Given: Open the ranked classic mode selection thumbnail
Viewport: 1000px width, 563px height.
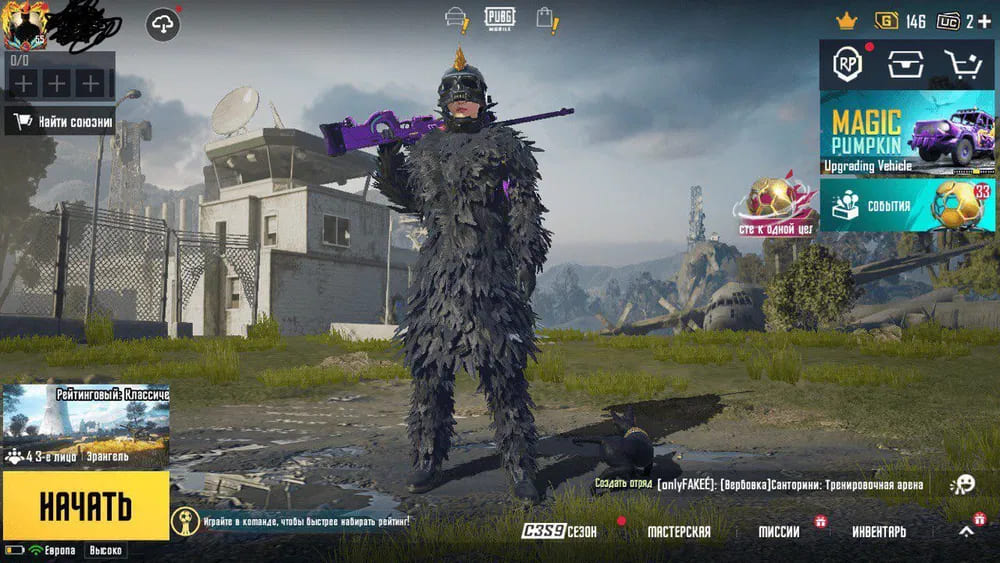Looking at the screenshot, I should pyautogui.click(x=85, y=427).
